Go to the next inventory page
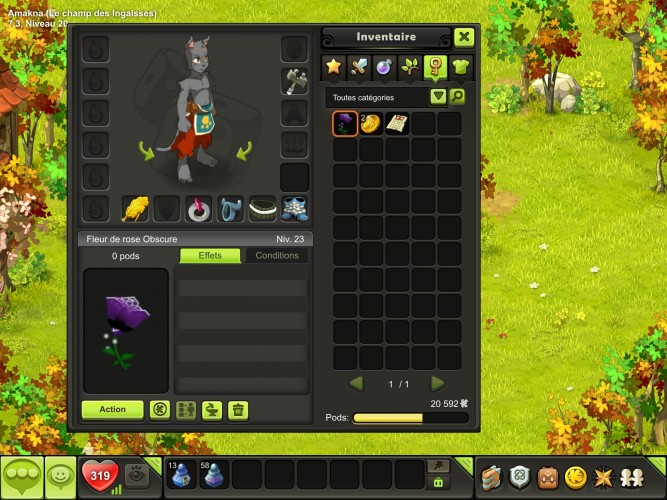Image resolution: width=667 pixels, height=500 pixels. (437, 384)
